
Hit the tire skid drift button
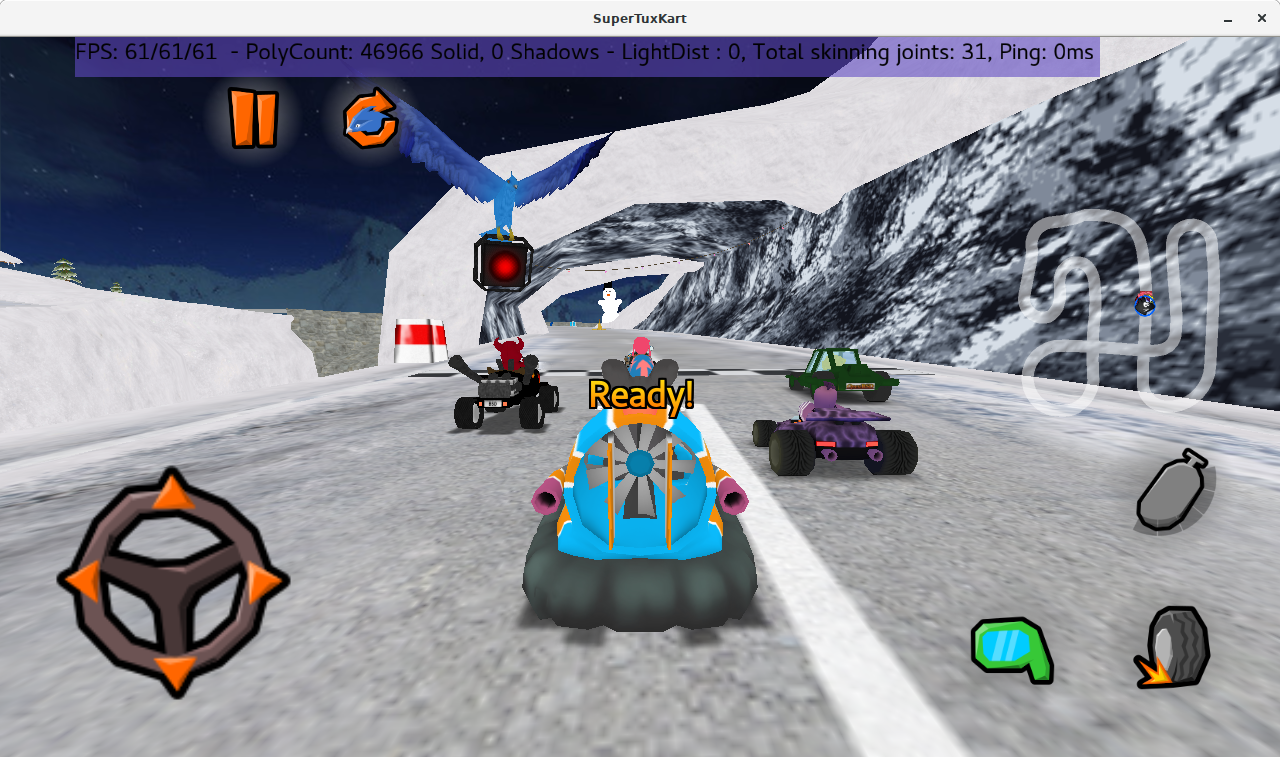[x=1174, y=647]
